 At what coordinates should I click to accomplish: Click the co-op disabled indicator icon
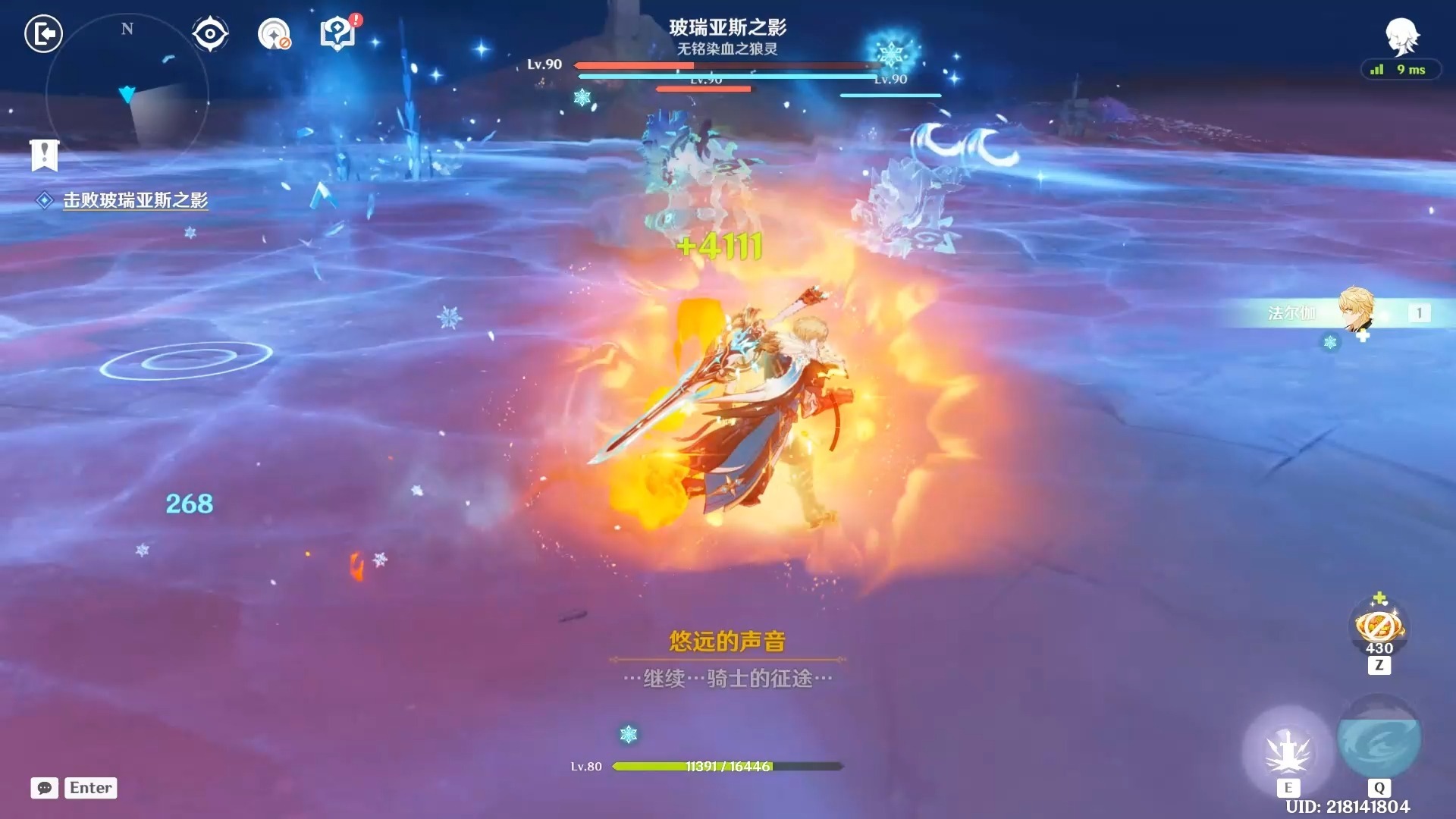pyautogui.click(x=273, y=33)
